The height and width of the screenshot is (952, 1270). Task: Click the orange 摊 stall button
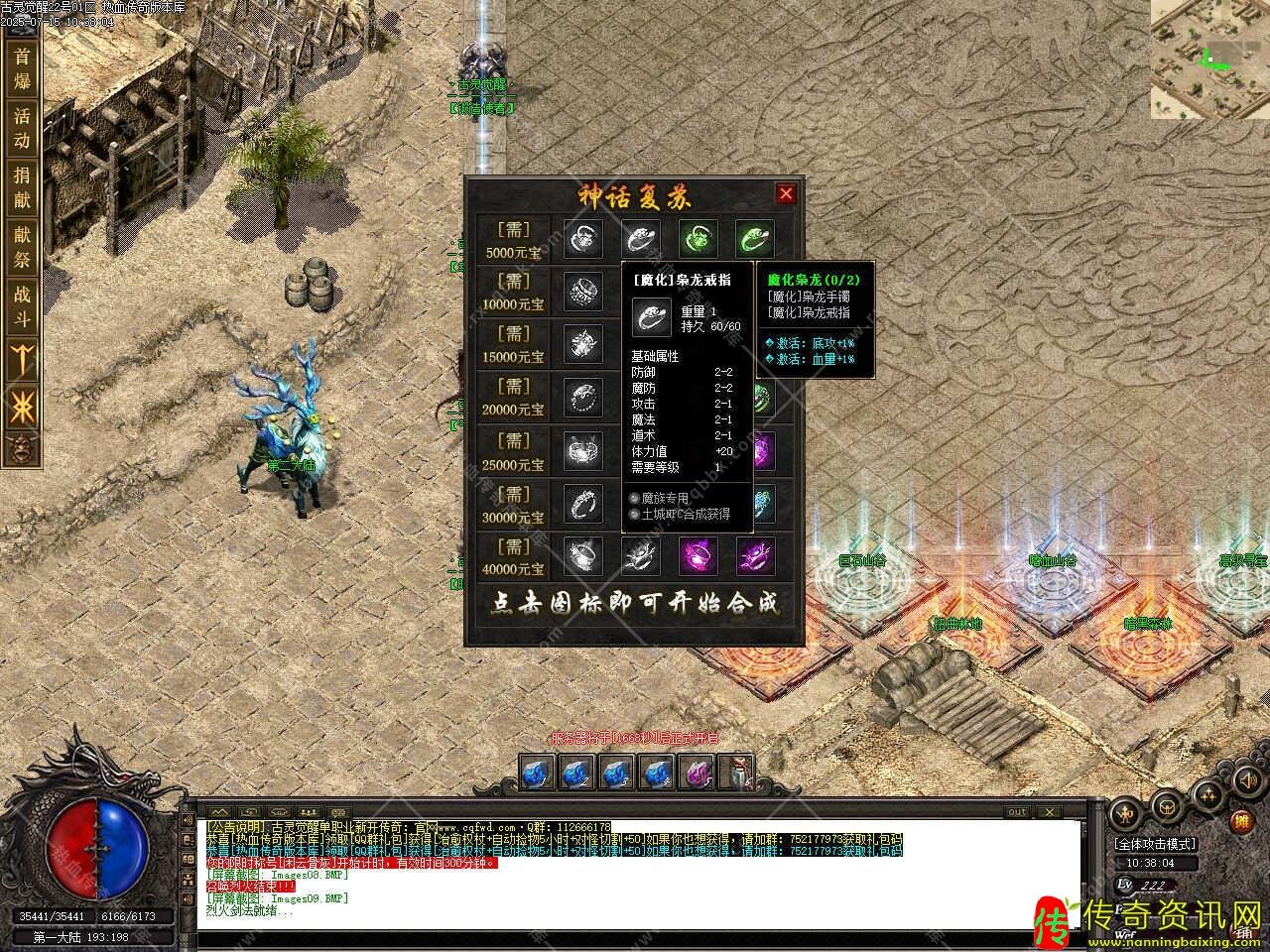coord(1240,823)
